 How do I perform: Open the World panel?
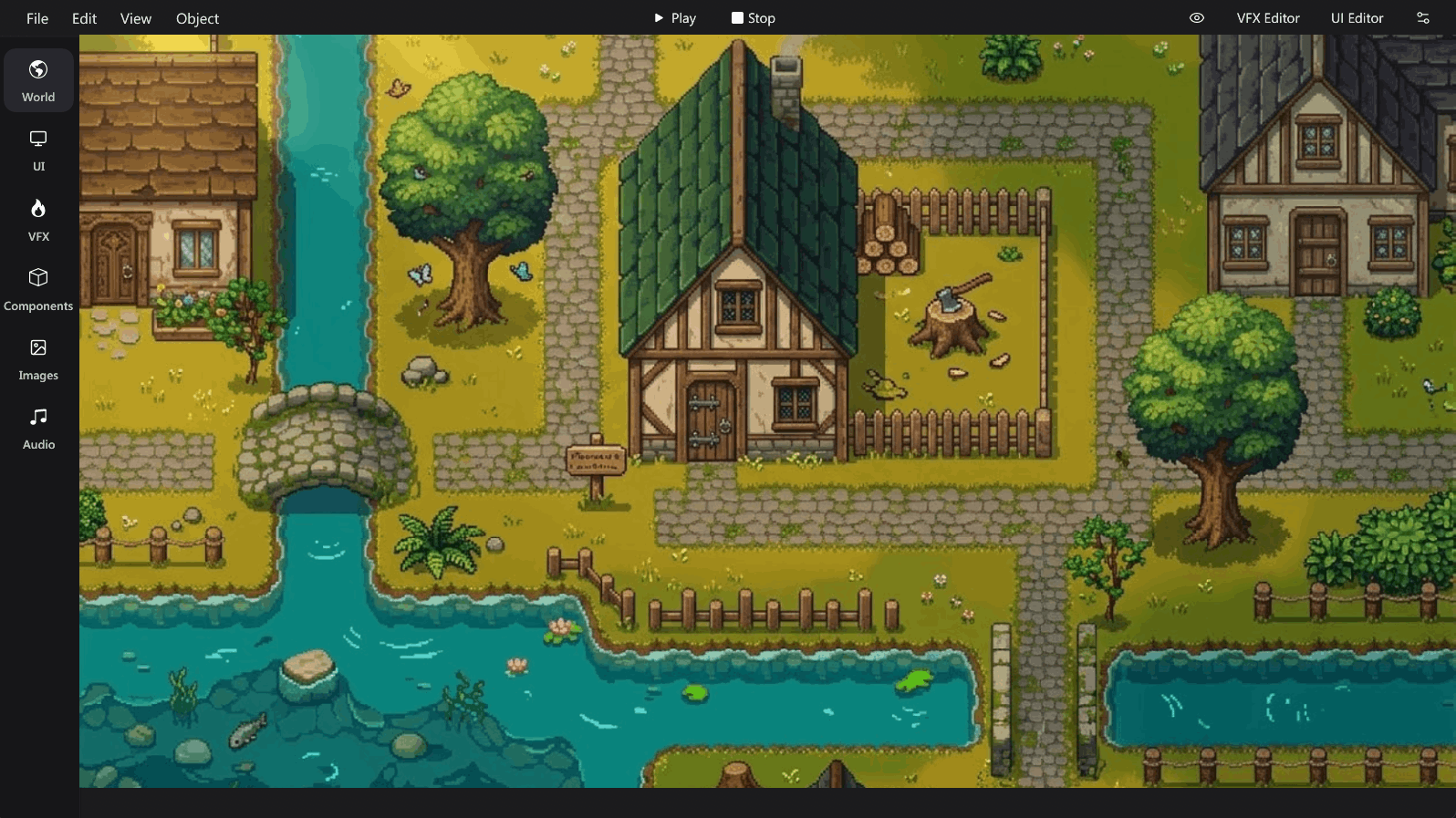(x=37, y=80)
